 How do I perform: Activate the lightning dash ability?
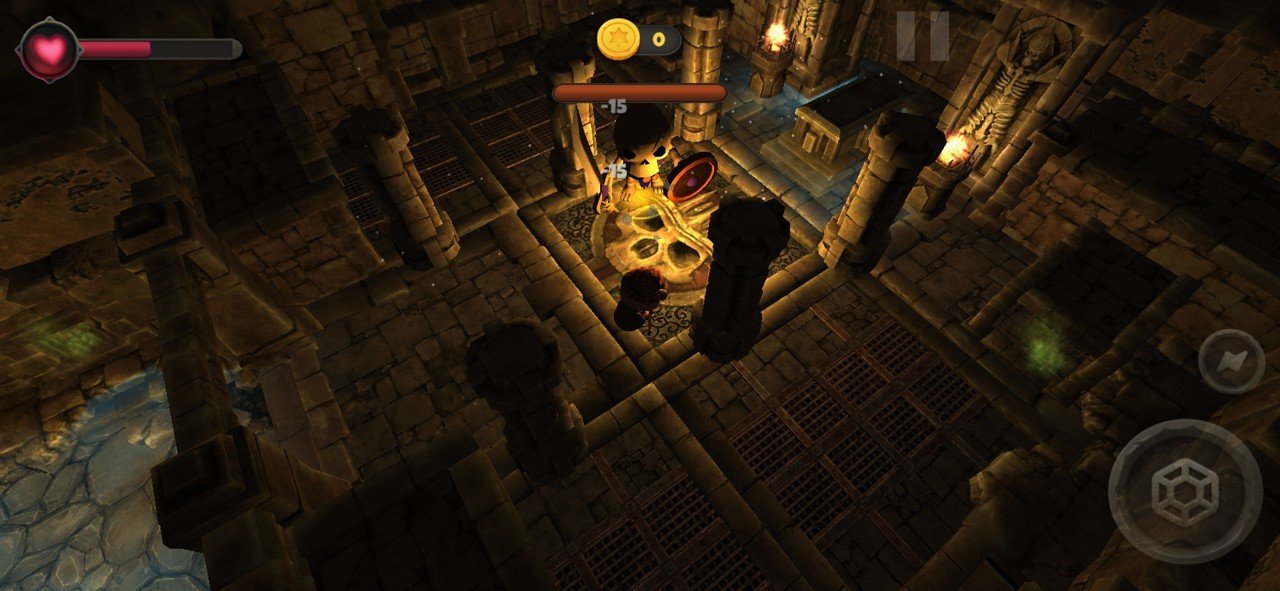click(1230, 360)
